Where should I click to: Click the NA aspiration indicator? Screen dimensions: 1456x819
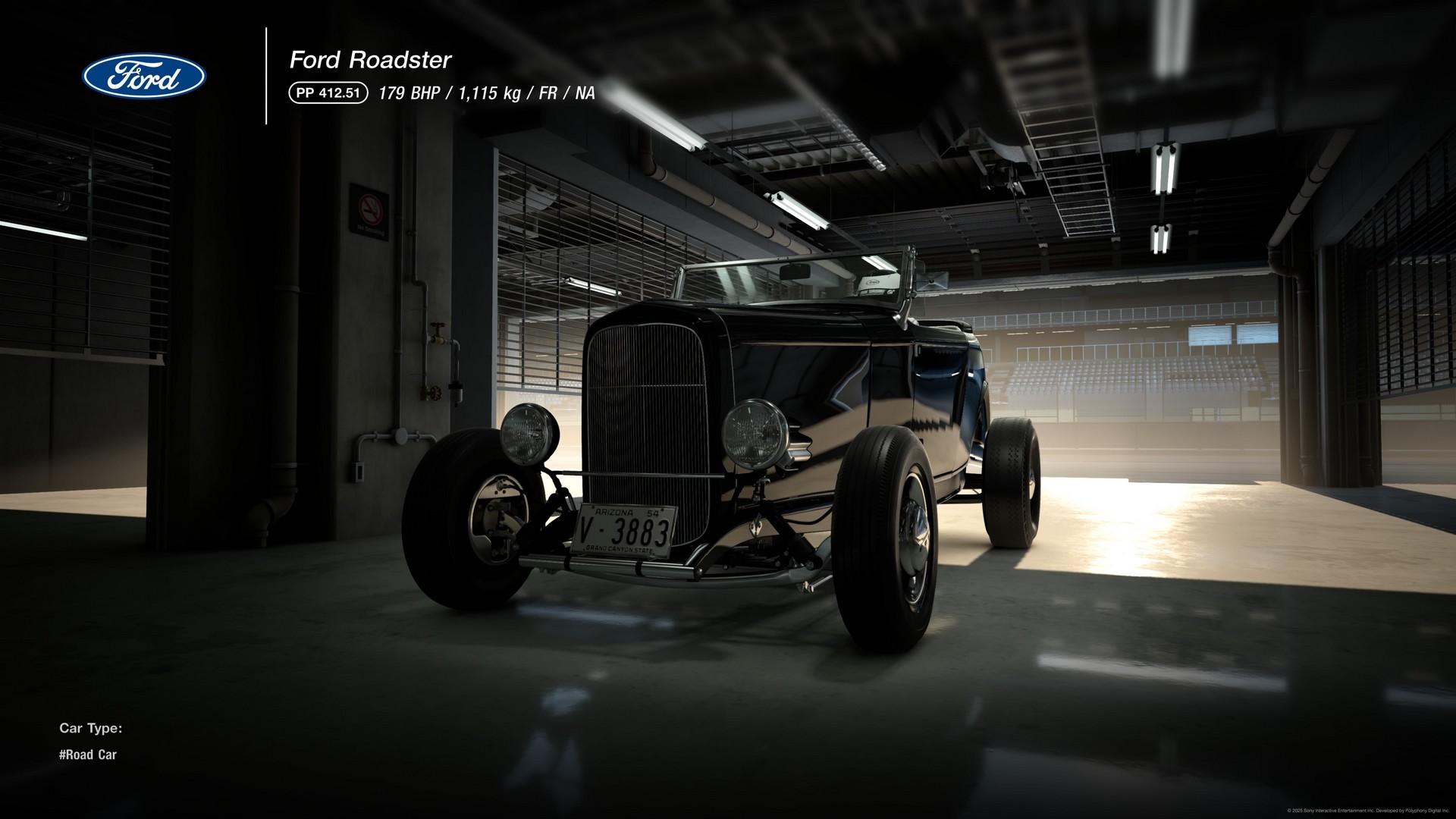pyautogui.click(x=584, y=95)
